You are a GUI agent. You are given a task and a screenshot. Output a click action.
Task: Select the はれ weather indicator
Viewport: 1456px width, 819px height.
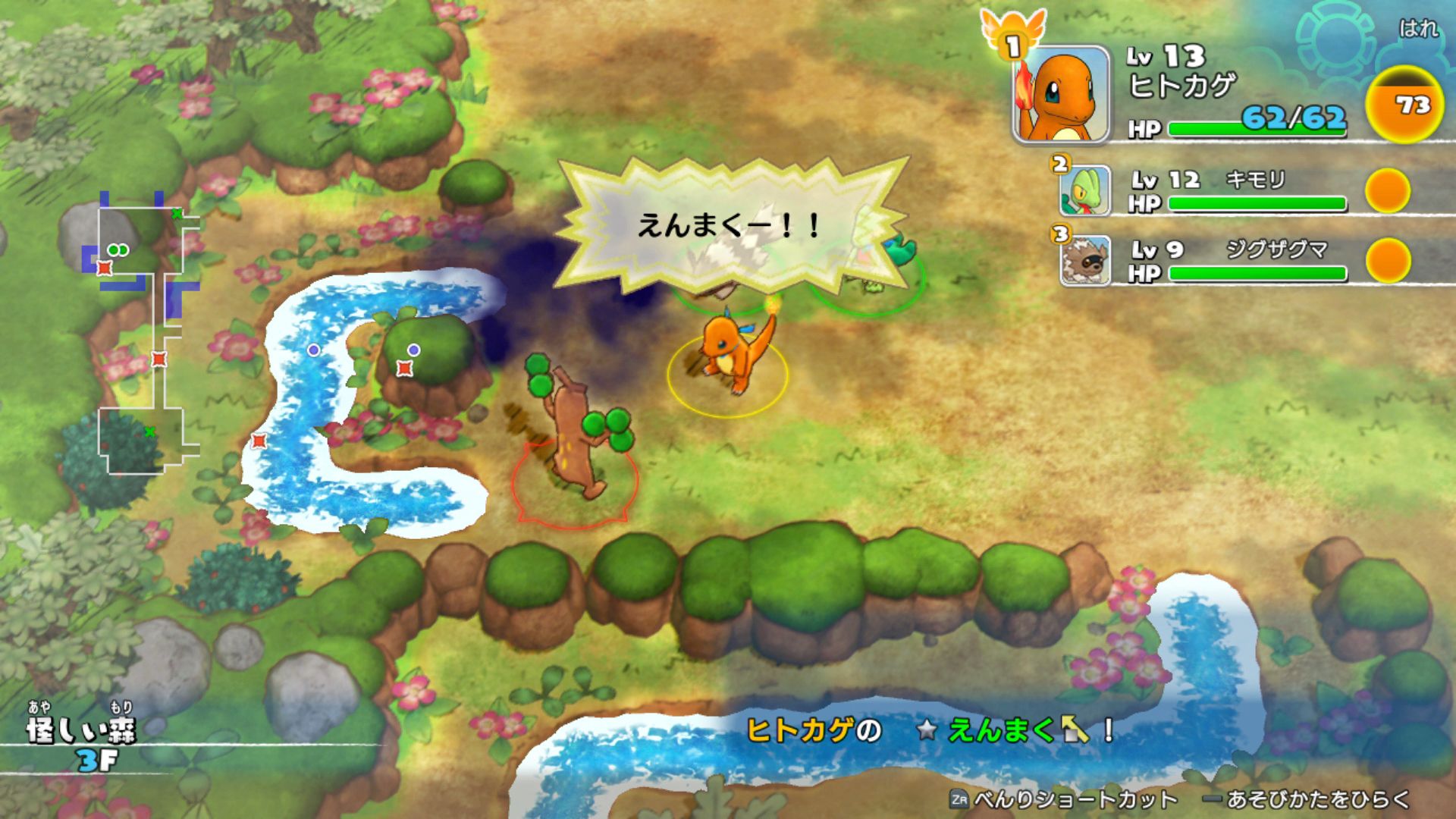point(1417,29)
